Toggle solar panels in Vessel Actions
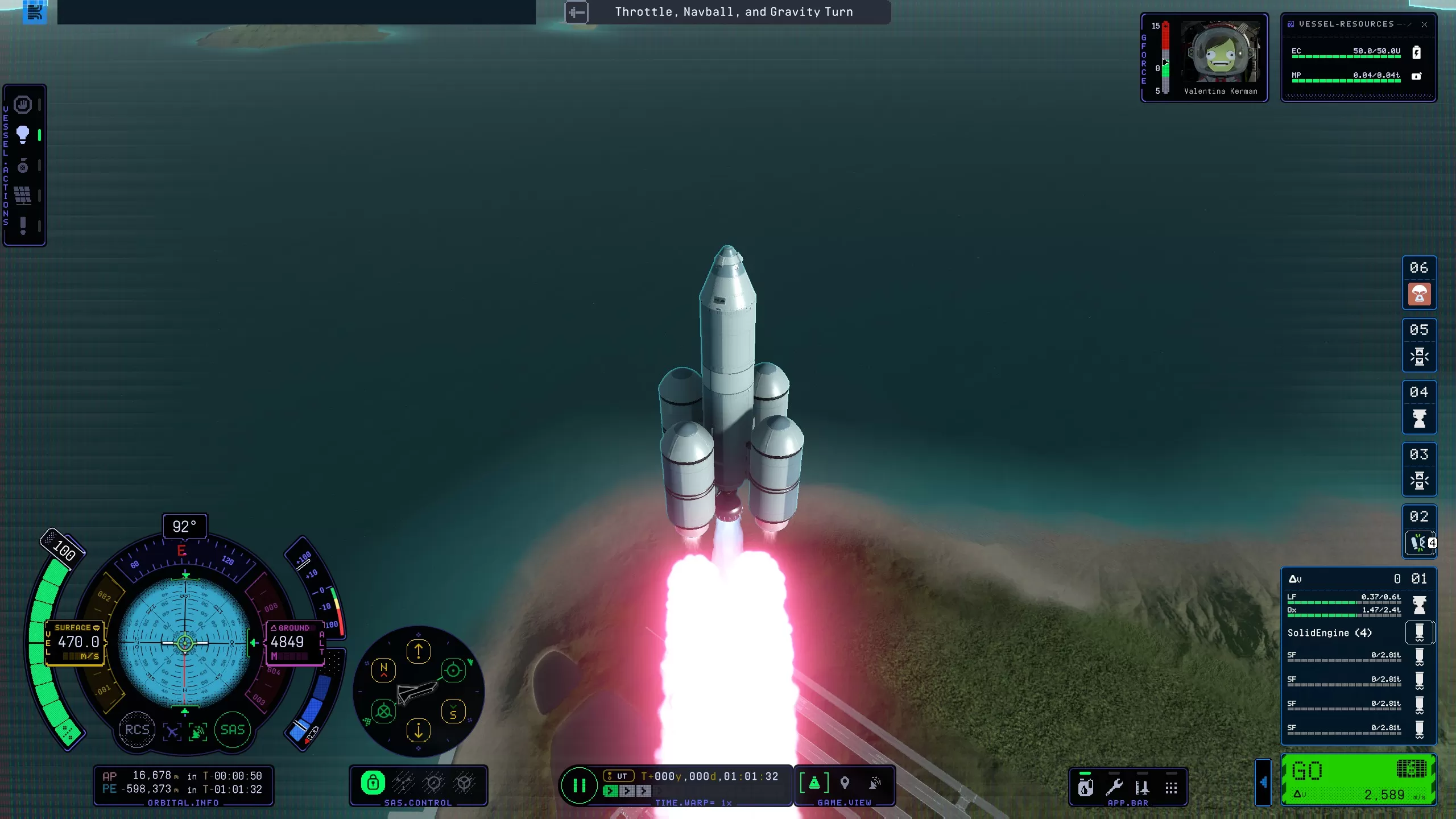Viewport: 1456px width, 819px height. (23, 195)
